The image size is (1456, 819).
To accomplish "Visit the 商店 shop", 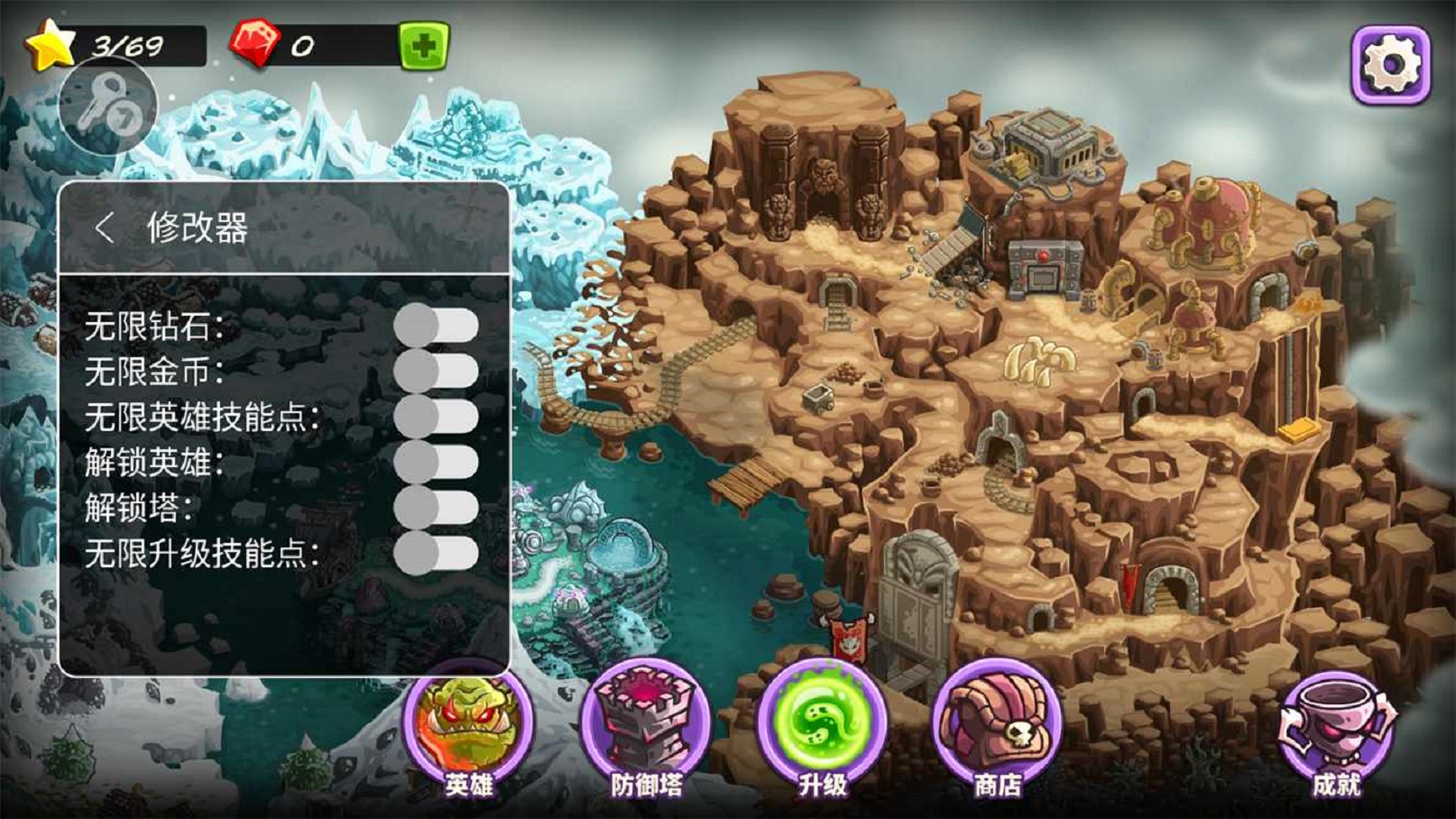I will pyautogui.click(x=997, y=731).
